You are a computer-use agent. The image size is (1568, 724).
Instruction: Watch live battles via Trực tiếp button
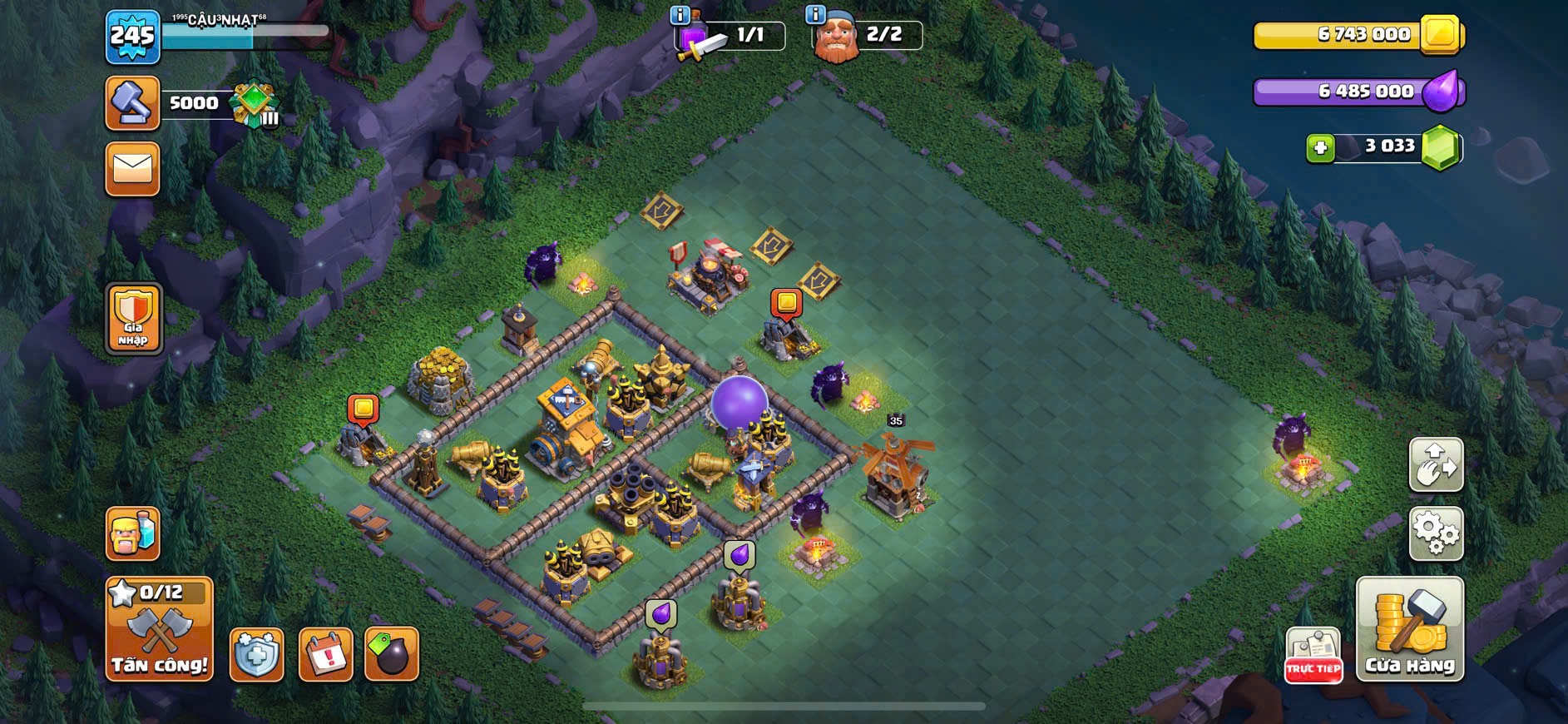pos(1313,655)
